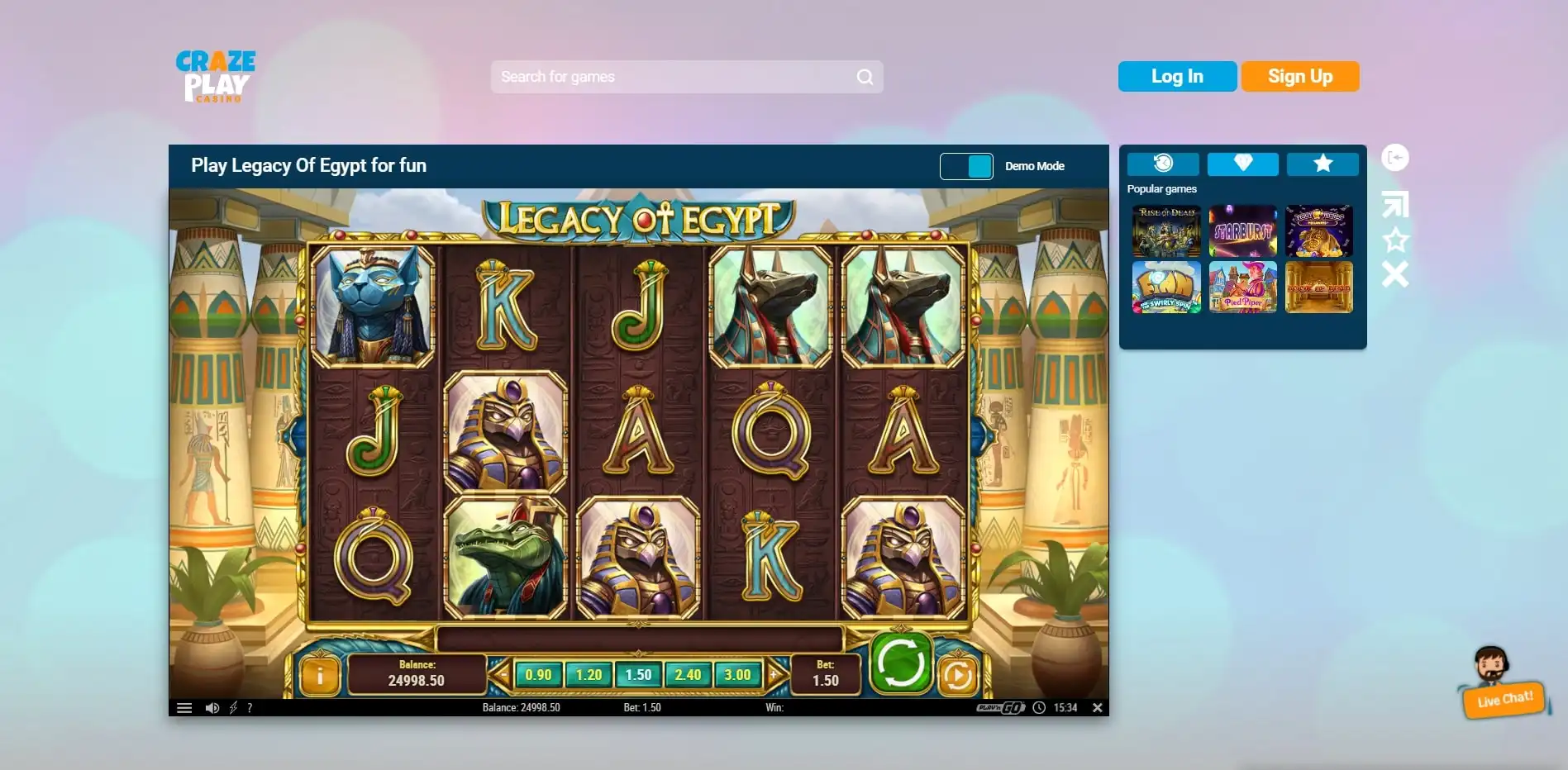The width and height of the screenshot is (1568, 770).
Task: Mute sound via the speaker icon
Action: pos(212,708)
